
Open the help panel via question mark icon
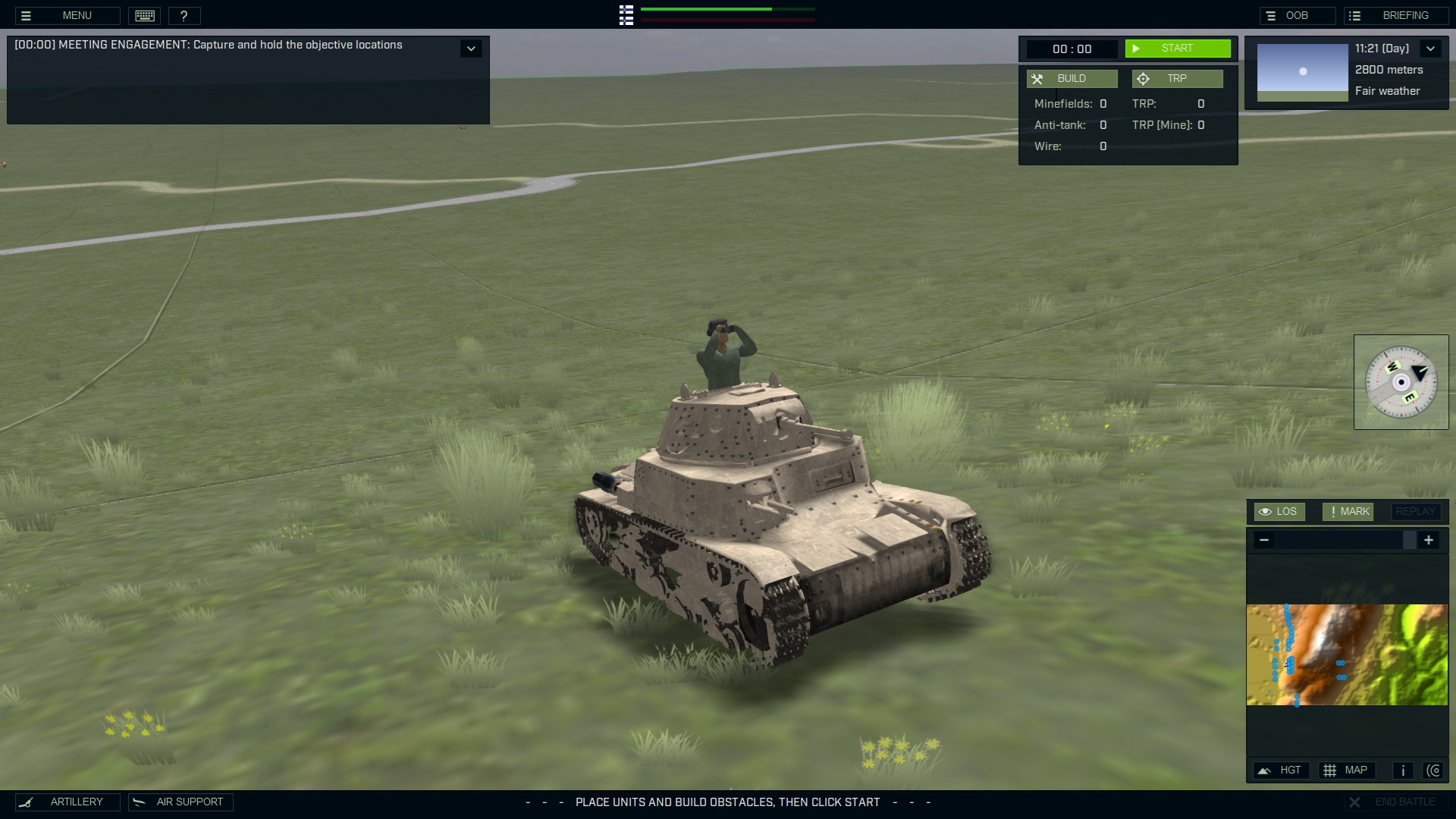coord(185,15)
